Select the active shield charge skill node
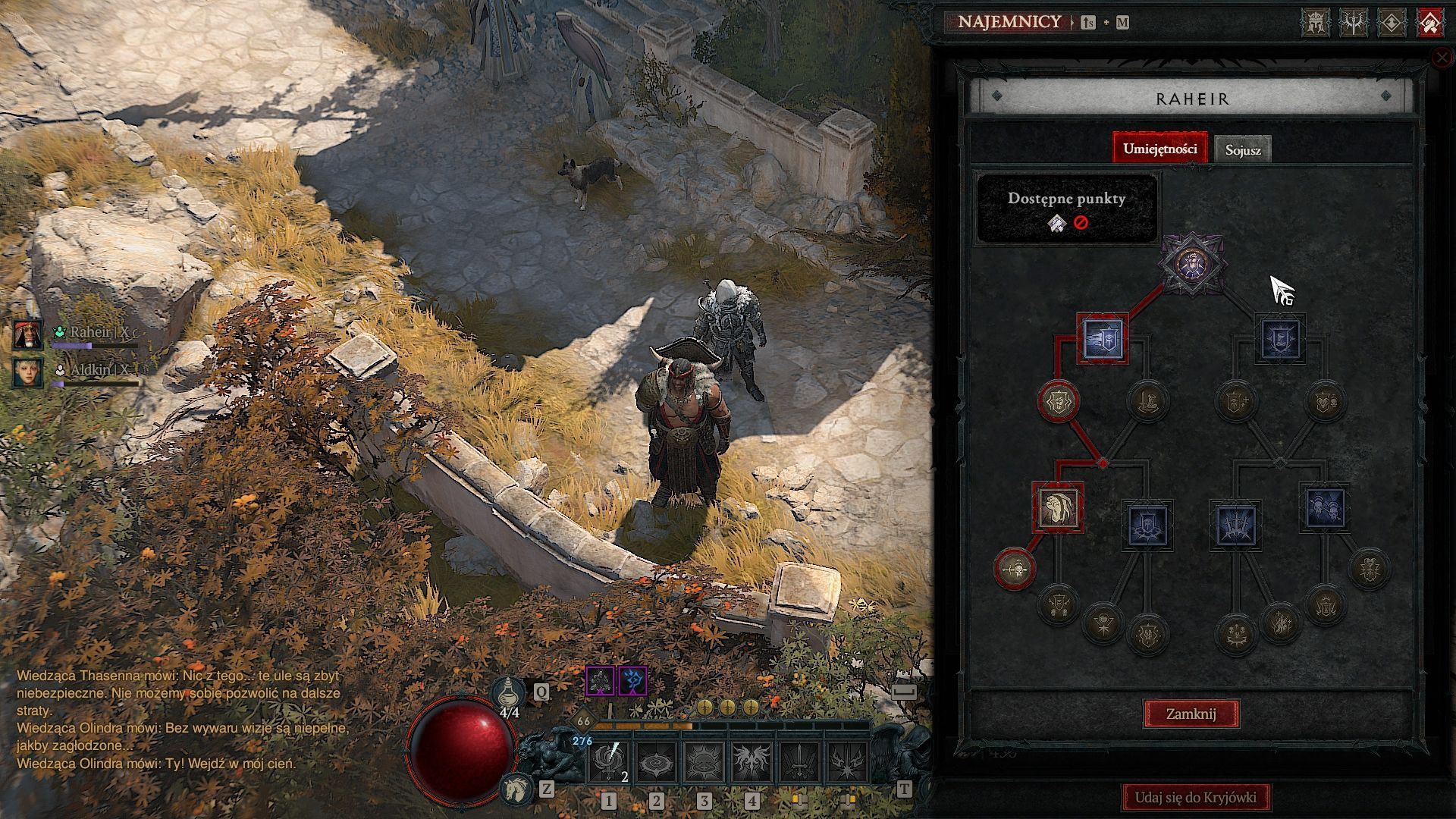This screenshot has height=819, width=1456. pyautogui.click(x=1103, y=339)
